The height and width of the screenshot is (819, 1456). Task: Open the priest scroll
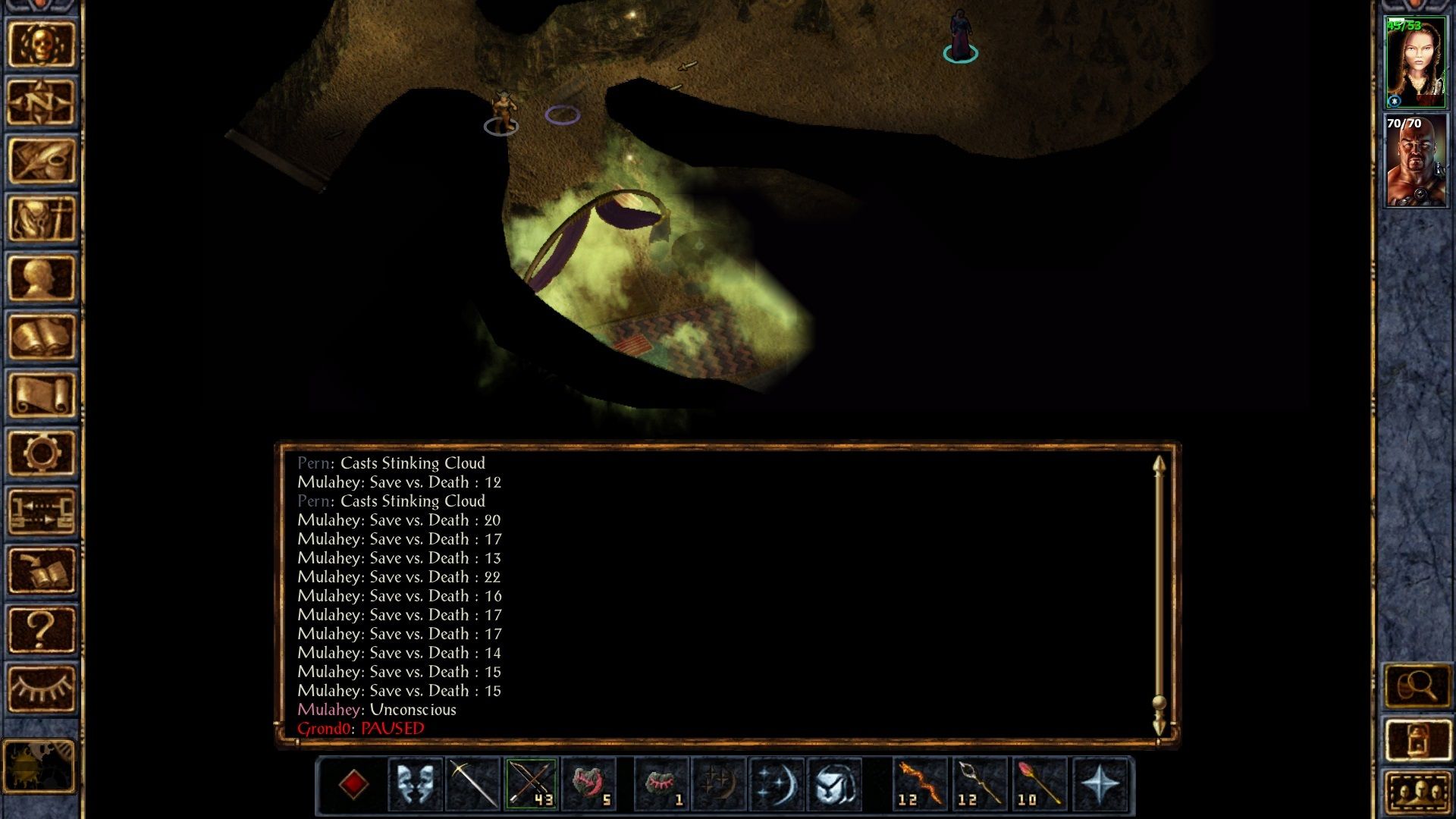pyautogui.click(x=42, y=395)
